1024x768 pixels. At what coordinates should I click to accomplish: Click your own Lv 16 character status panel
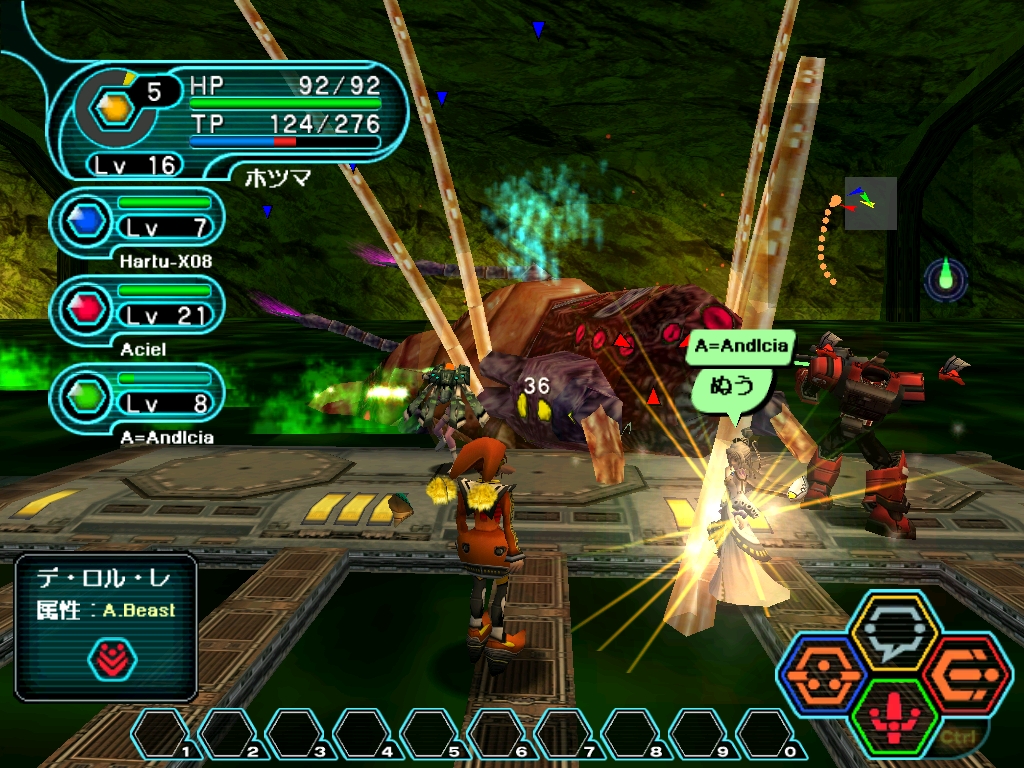tap(228, 120)
